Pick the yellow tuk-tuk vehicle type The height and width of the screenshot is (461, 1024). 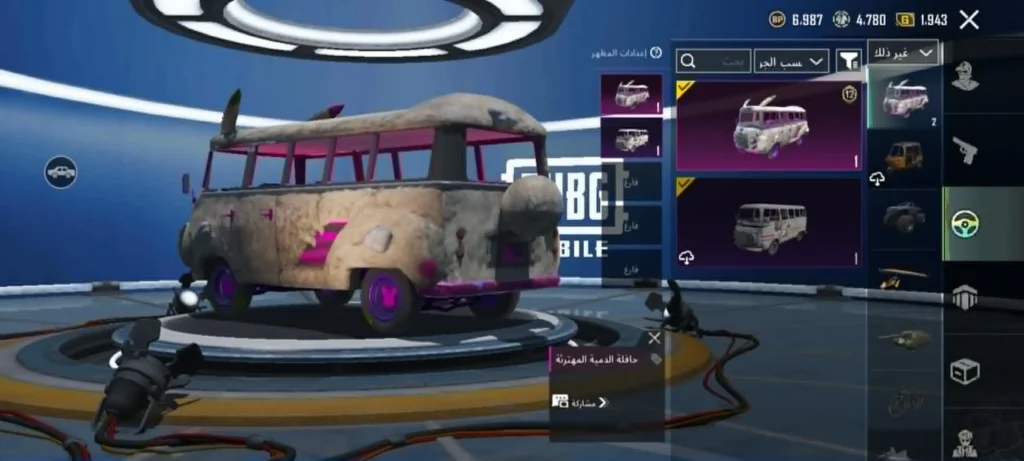904,157
